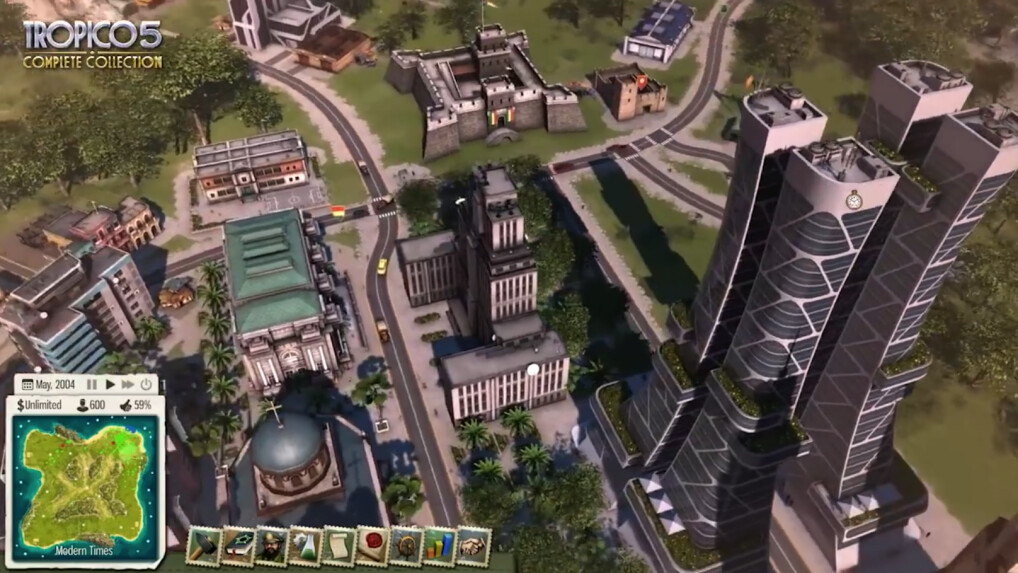Click the thumbs-up approval rating
Image resolution: width=1018 pixels, height=573 pixels.
pos(124,405)
